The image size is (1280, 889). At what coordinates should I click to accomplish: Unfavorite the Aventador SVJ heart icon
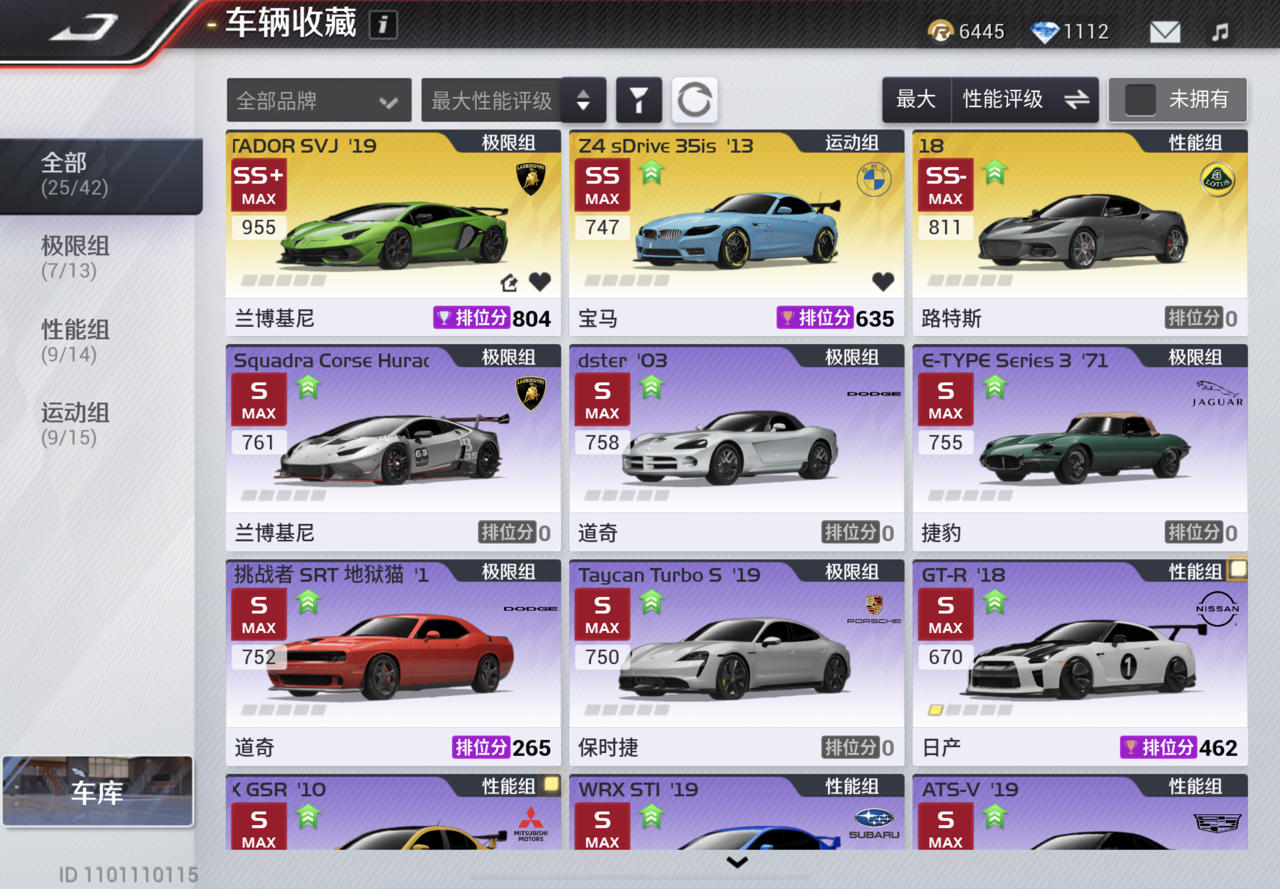(540, 282)
